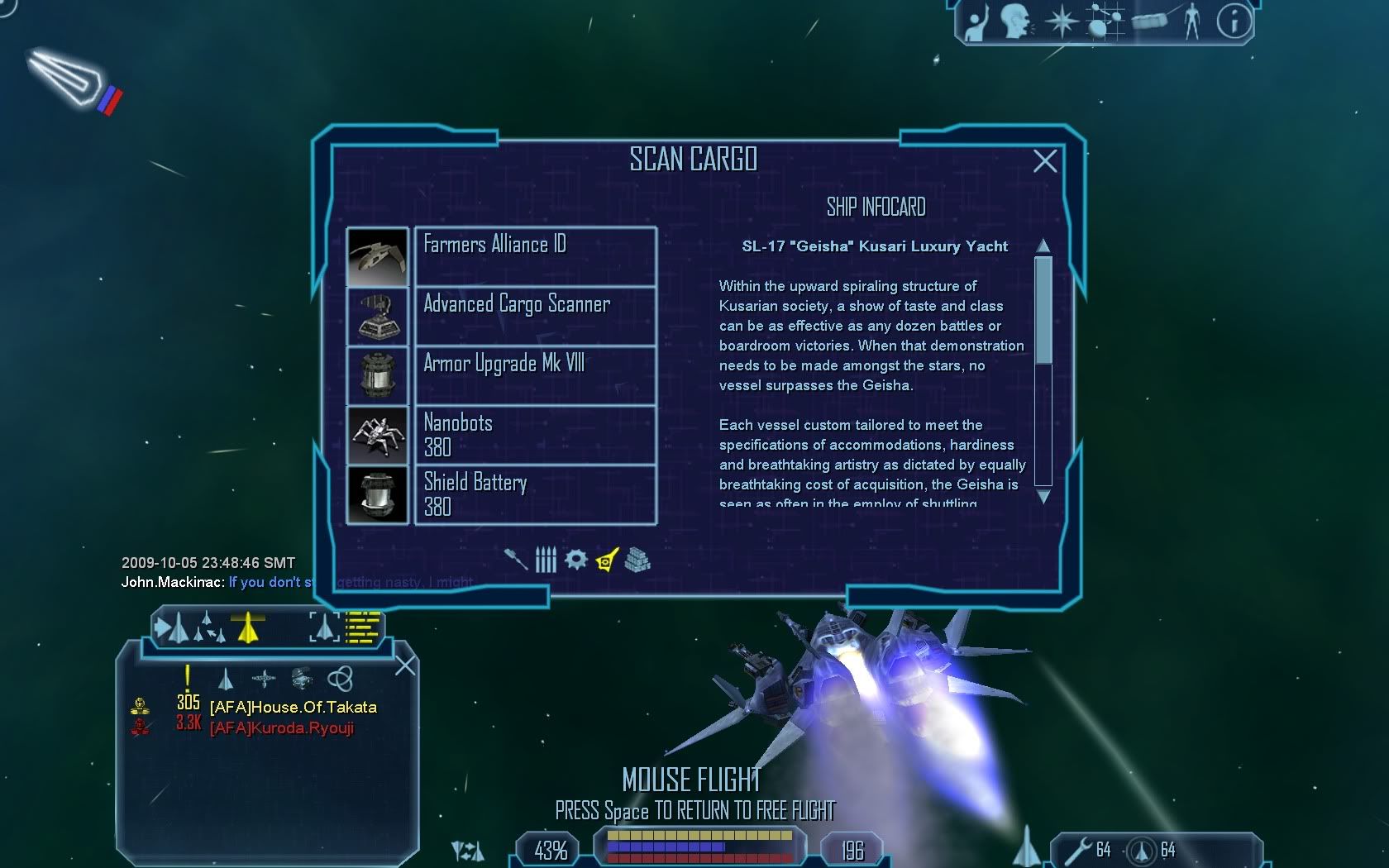The height and width of the screenshot is (868, 1389).
Task: Switch to the commodities crate filter
Action: tap(637, 560)
